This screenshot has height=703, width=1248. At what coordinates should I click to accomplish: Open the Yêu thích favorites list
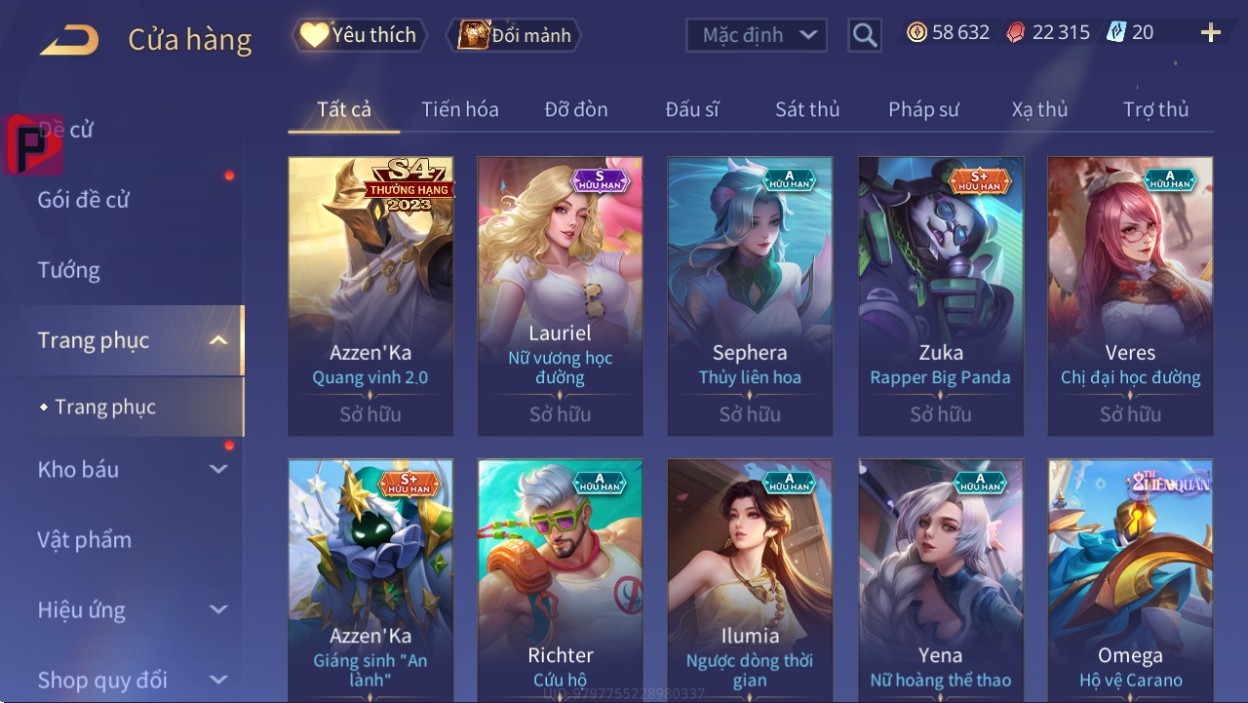[358, 35]
